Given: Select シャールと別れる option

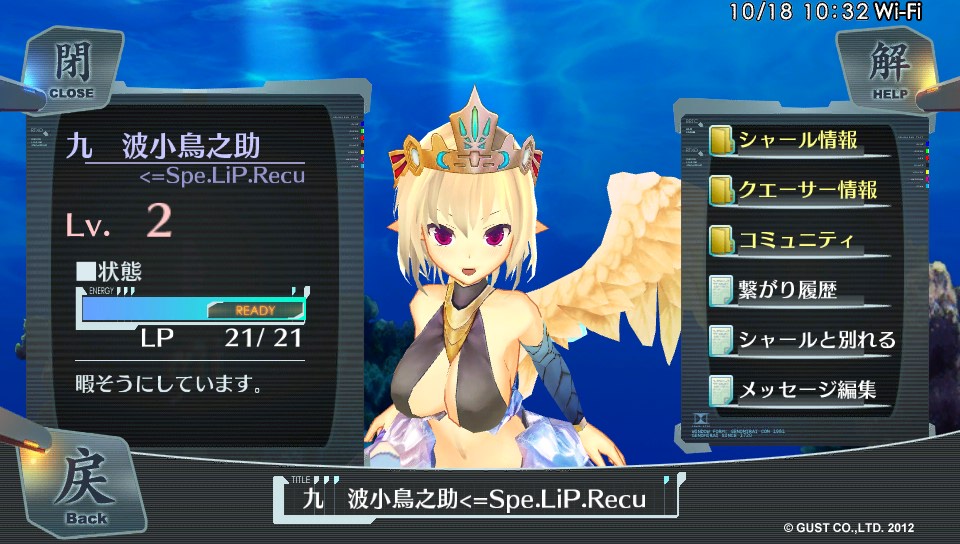Looking at the screenshot, I should (816, 339).
